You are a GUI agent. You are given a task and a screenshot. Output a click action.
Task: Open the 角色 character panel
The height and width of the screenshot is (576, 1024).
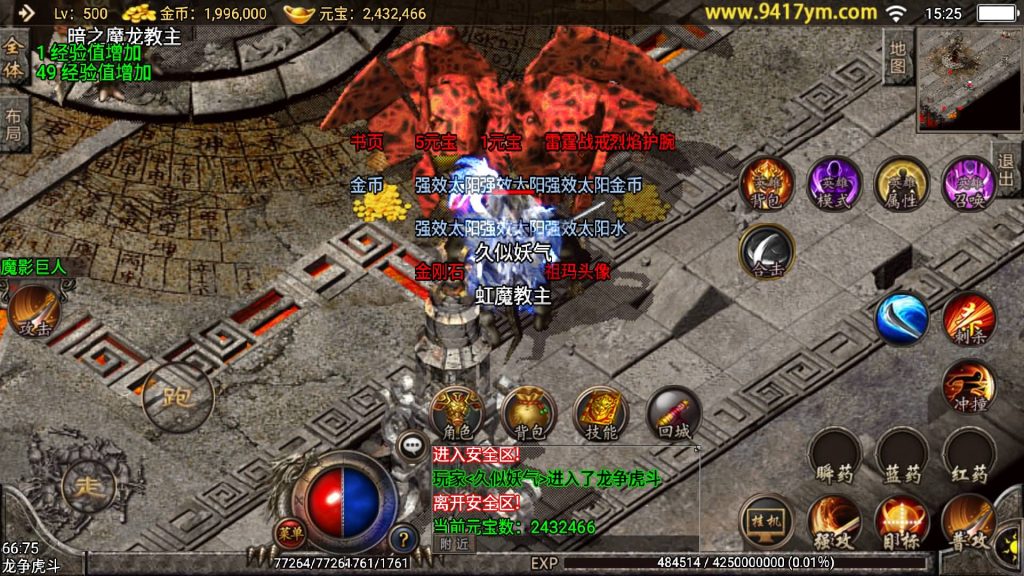[x=457, y=413]
